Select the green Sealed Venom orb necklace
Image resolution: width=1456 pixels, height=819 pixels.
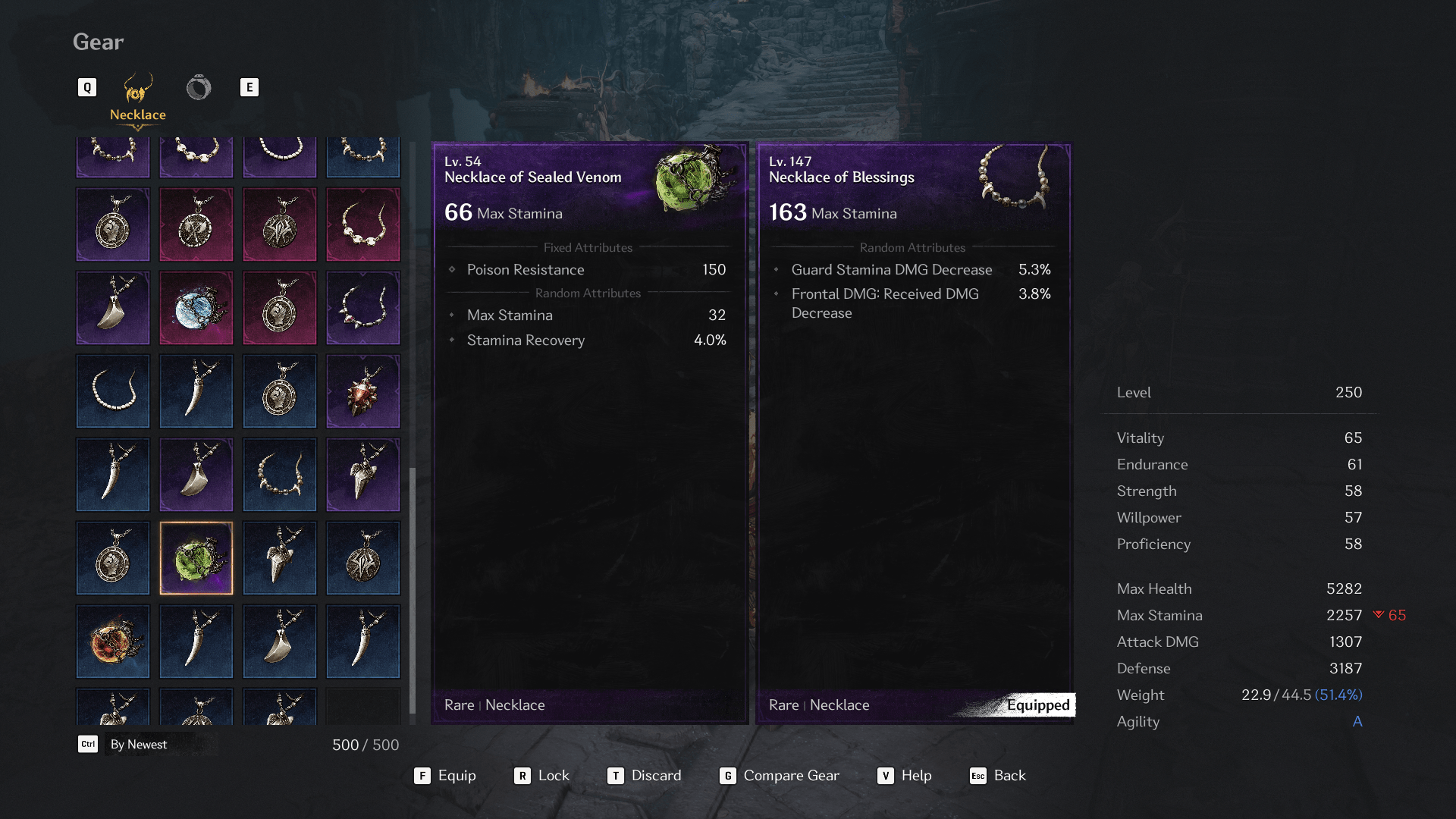pos(196,558)
